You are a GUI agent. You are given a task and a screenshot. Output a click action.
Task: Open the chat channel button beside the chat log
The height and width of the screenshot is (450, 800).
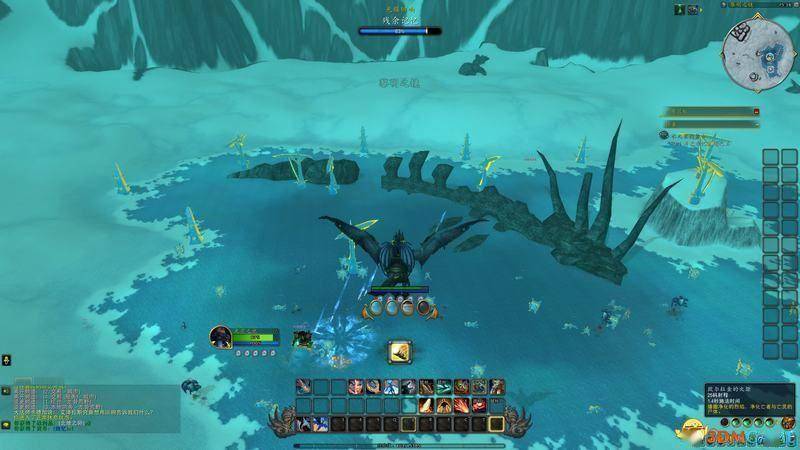point(6,391)
